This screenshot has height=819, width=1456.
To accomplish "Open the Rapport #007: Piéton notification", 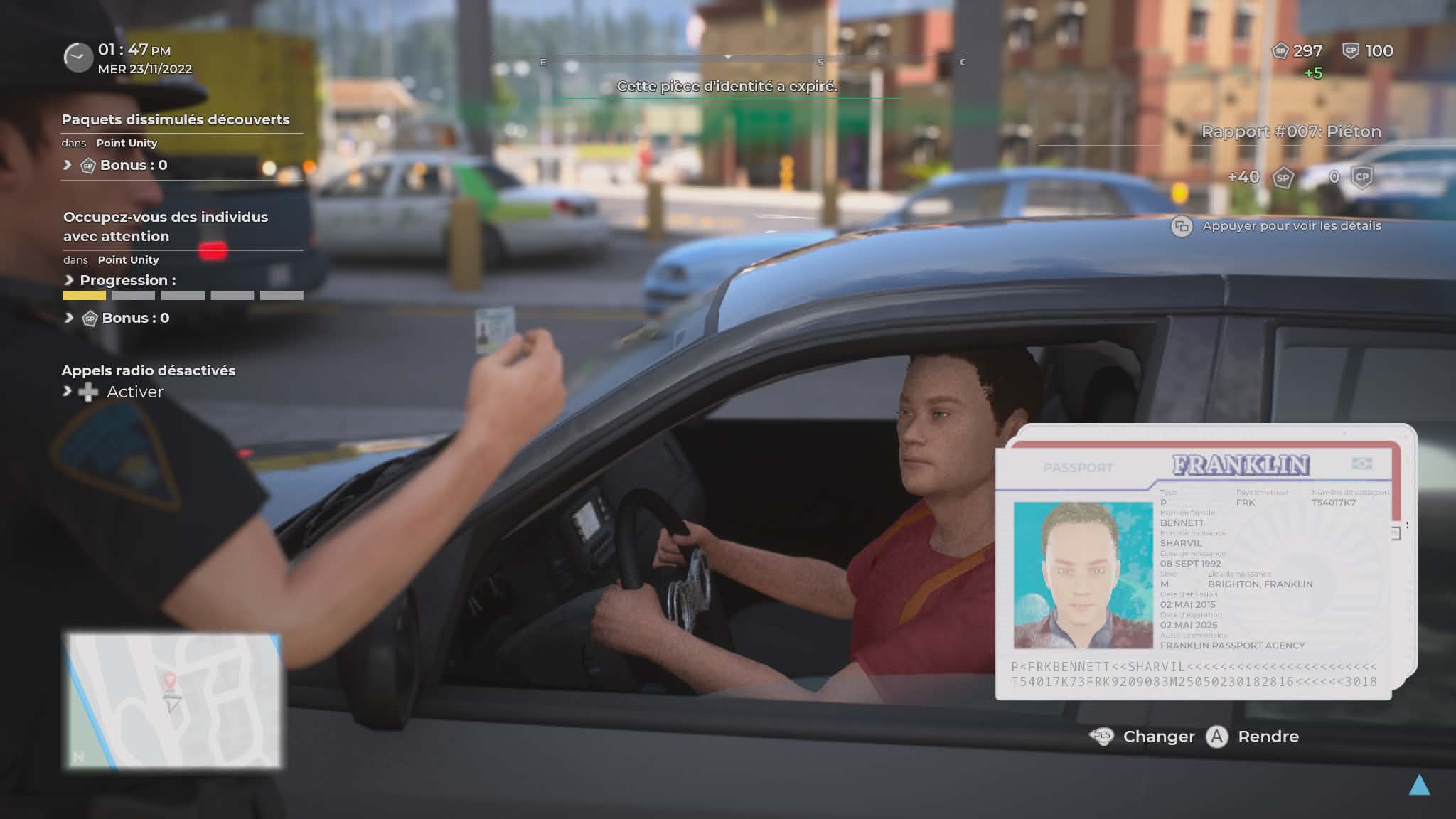I will (1290, 132).
